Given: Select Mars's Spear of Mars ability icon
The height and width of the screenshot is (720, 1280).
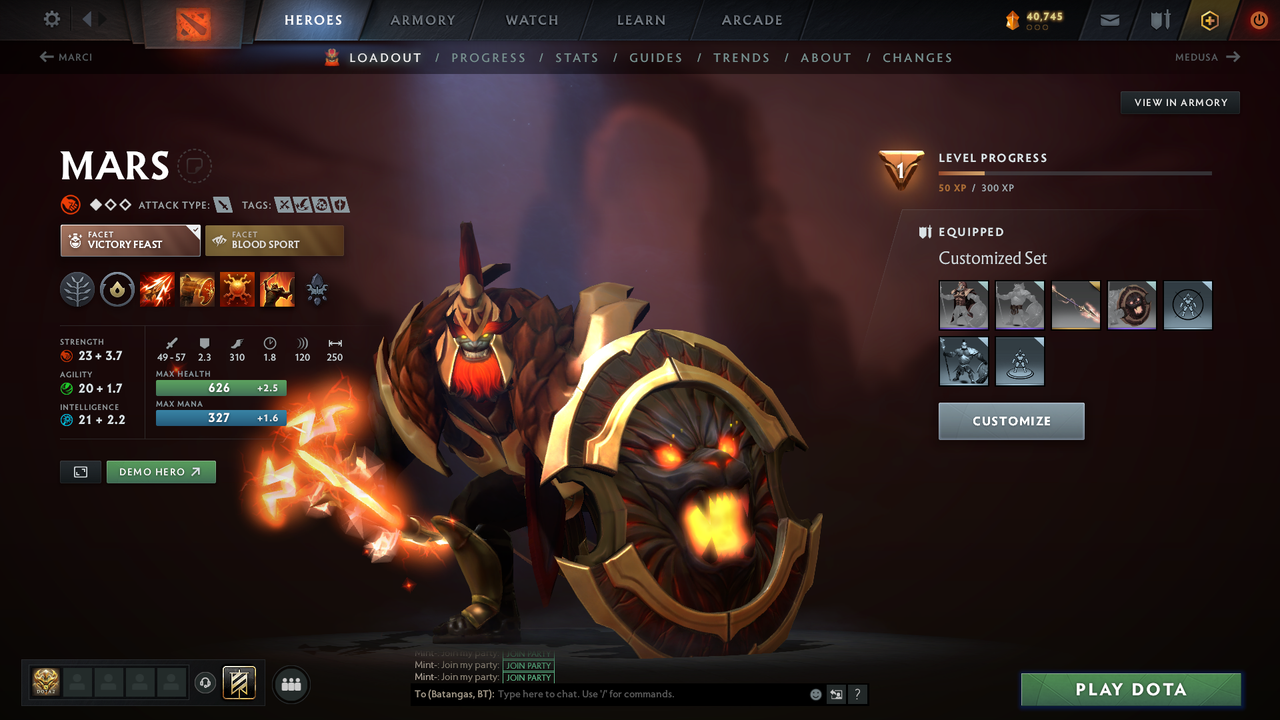Looking at the screenshot, I should pos(157,289).
